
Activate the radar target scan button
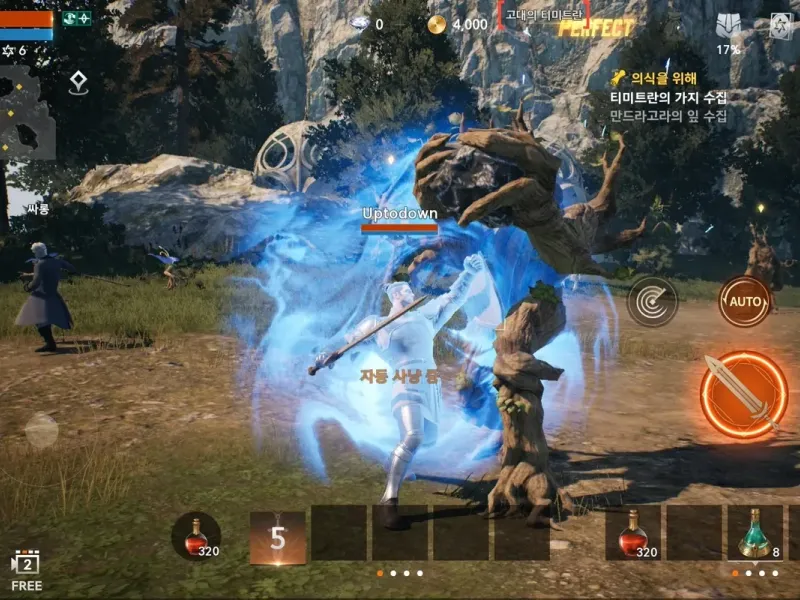pyautogui.click(x=652, y=300)
